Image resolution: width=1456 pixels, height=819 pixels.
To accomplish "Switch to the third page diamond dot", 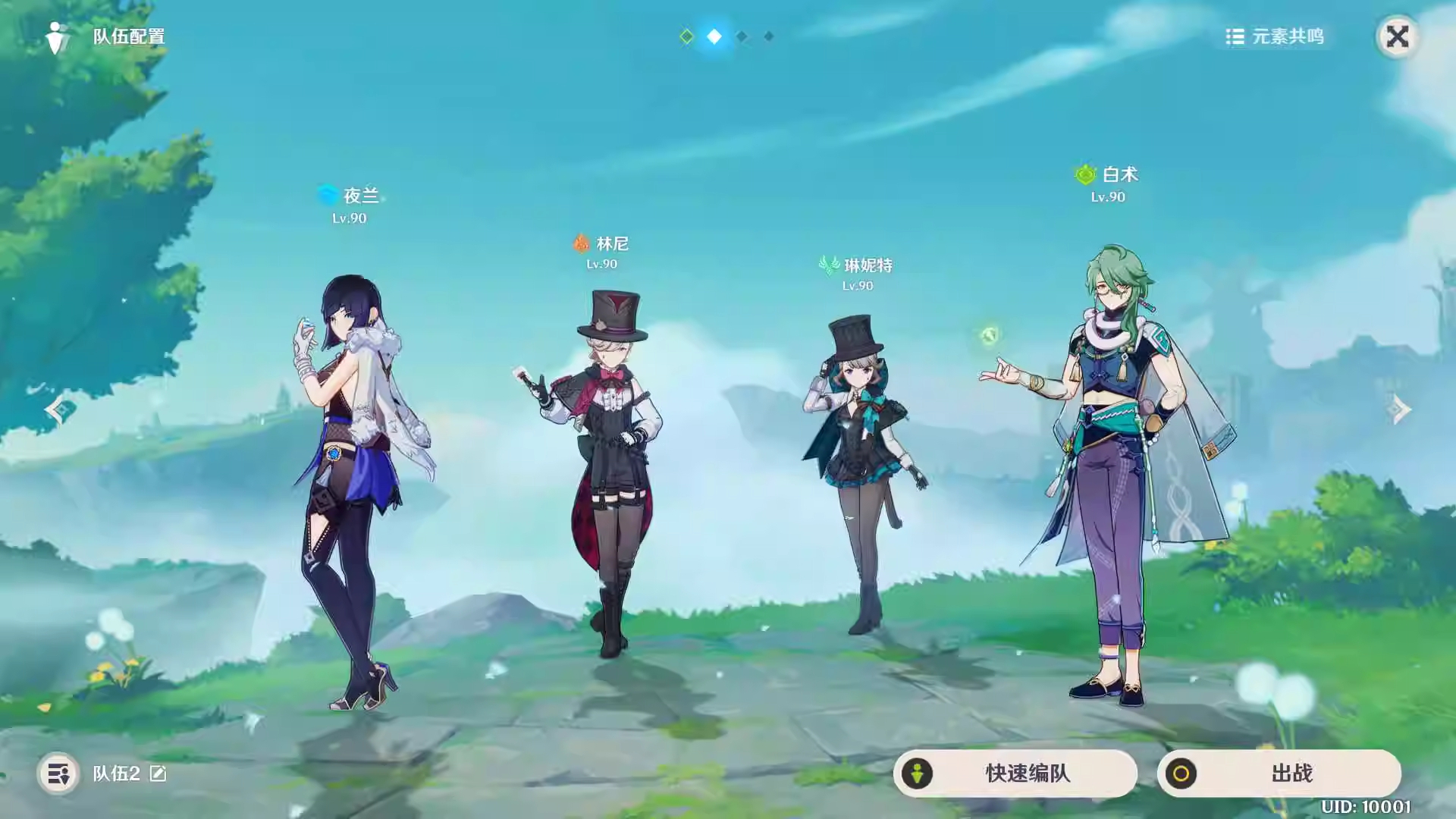I will [x=741, y=36].
